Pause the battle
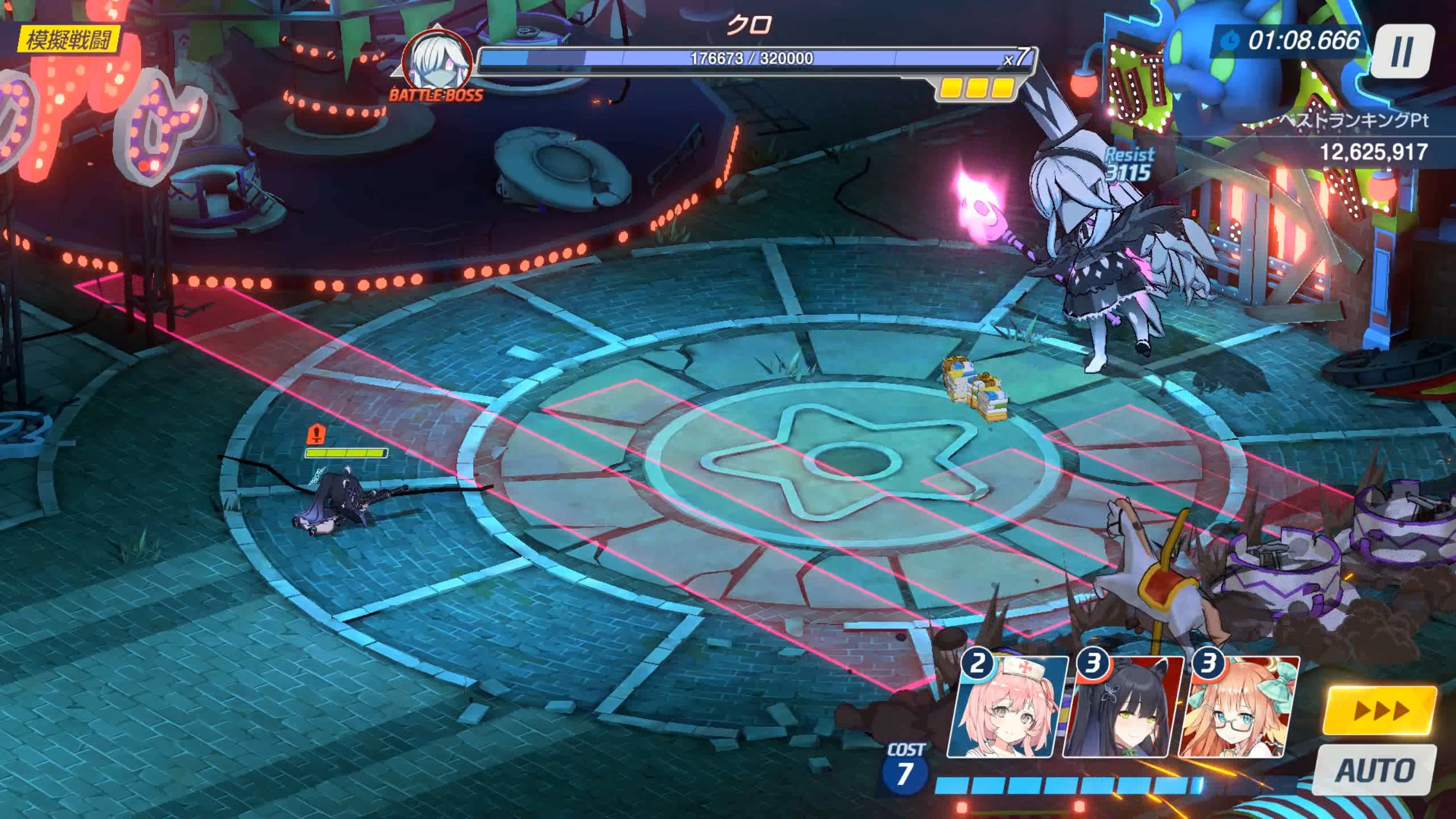1456x819 pixels. [x=1400, y=52]
